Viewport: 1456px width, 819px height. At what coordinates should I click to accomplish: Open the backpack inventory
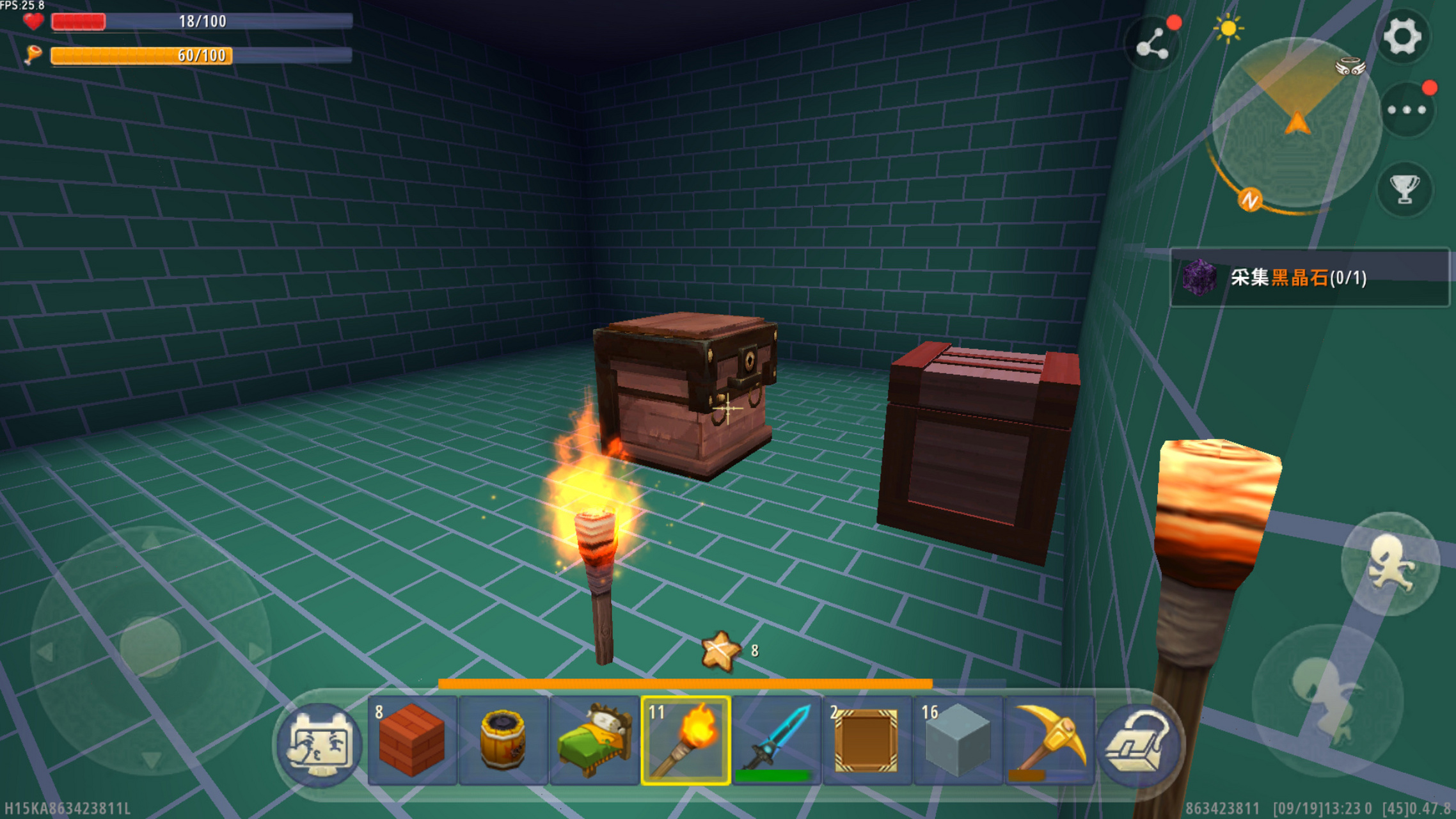pyautogui.click(x=1139, y=743)
